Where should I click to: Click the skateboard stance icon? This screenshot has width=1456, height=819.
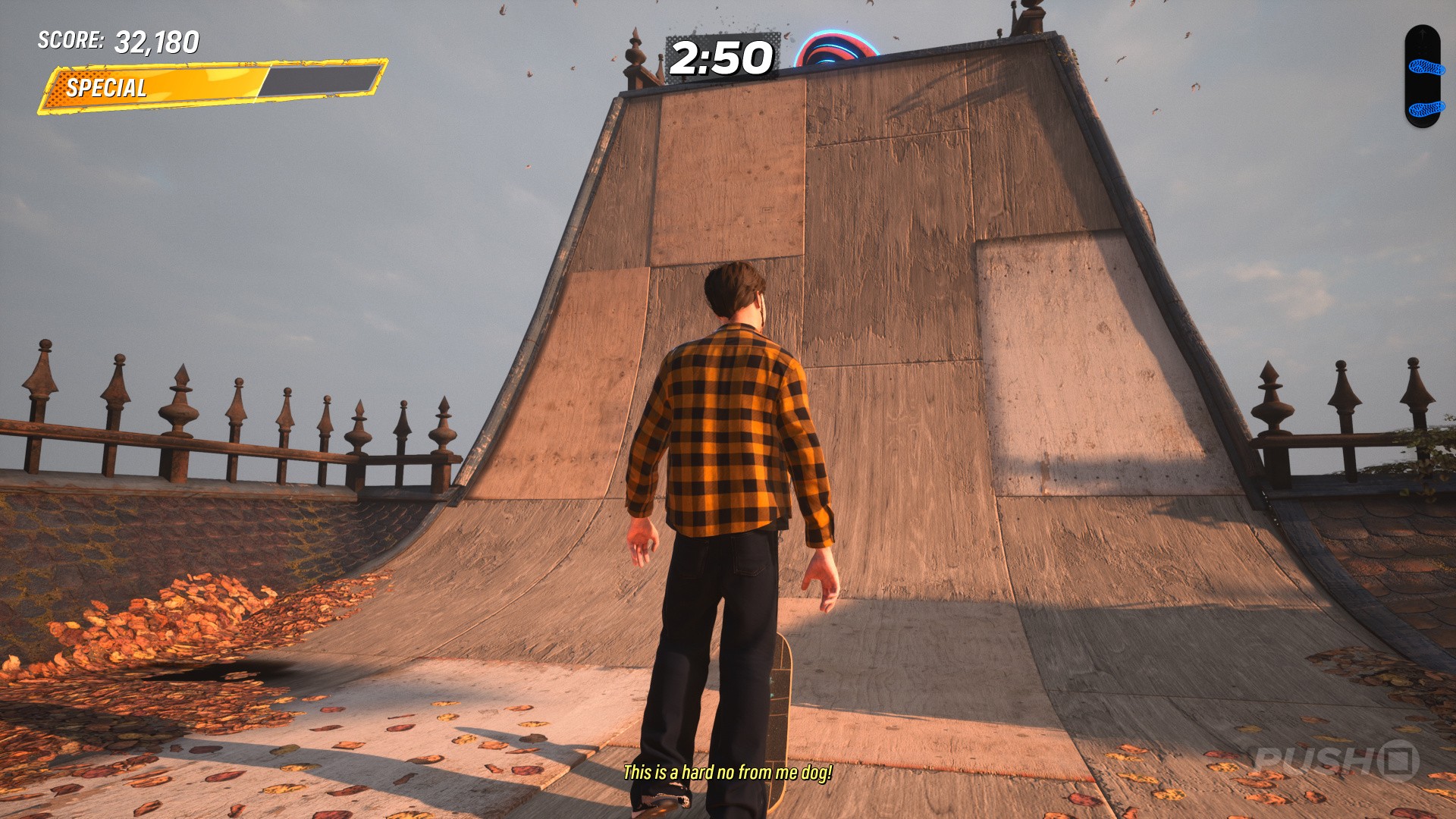(1422, 77)
